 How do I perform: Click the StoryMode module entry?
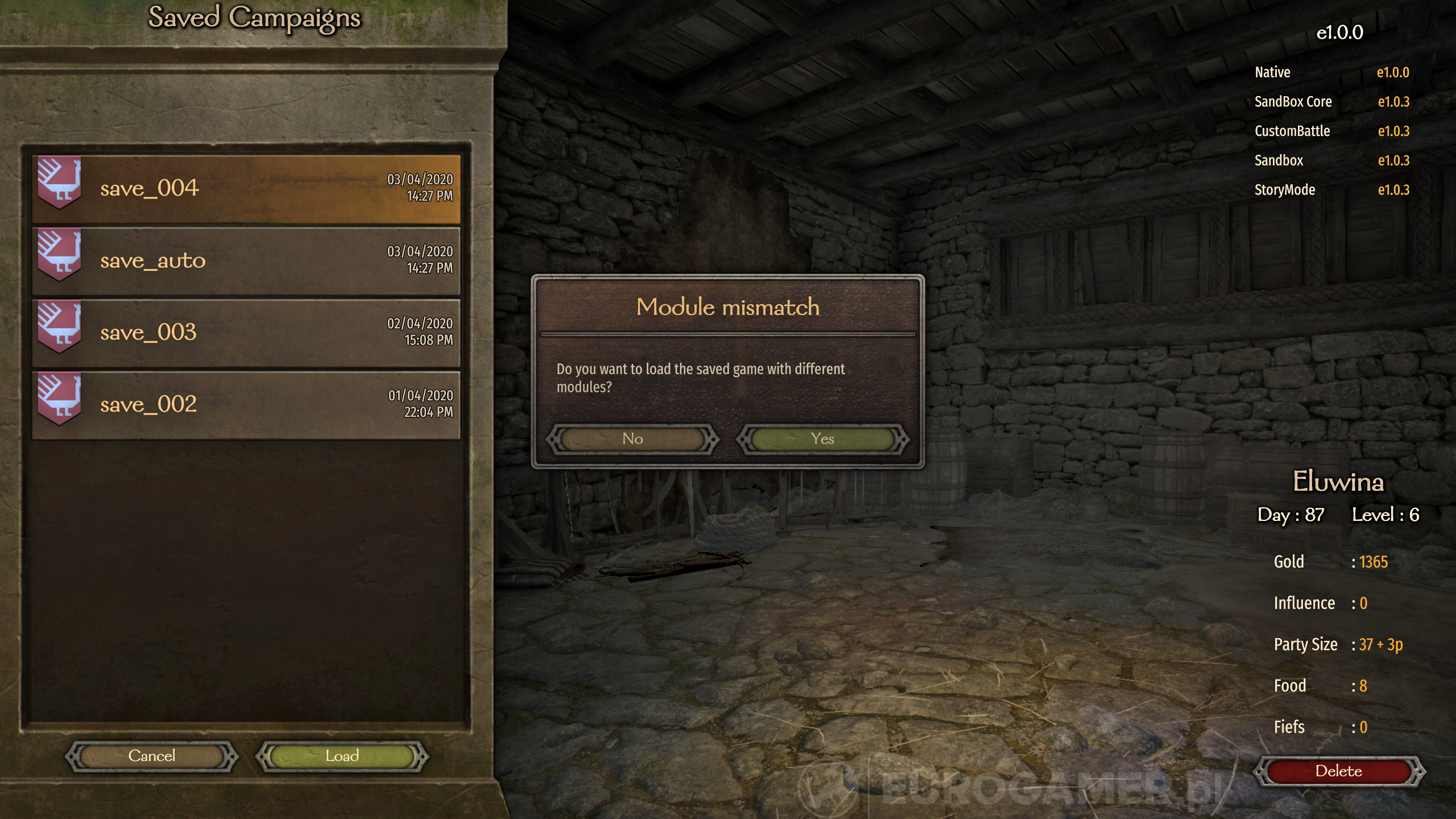click(1285, 190)
